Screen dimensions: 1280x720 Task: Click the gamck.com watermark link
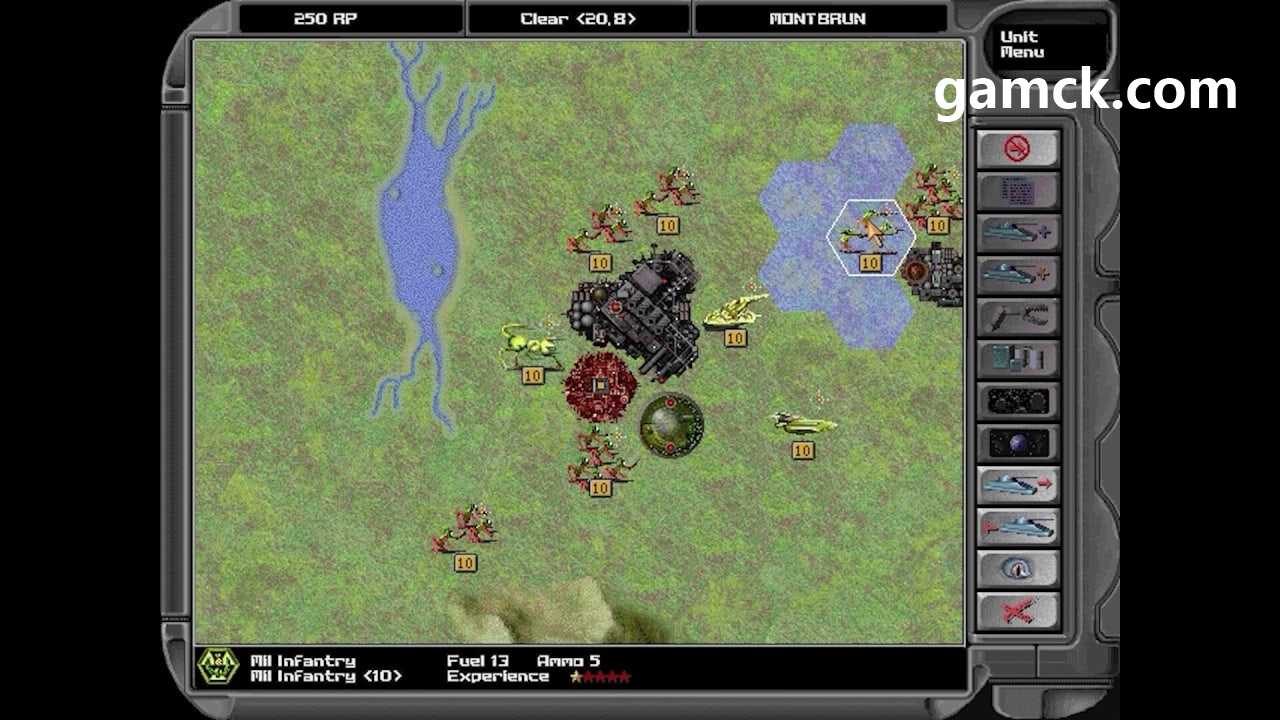(1085, 90)
